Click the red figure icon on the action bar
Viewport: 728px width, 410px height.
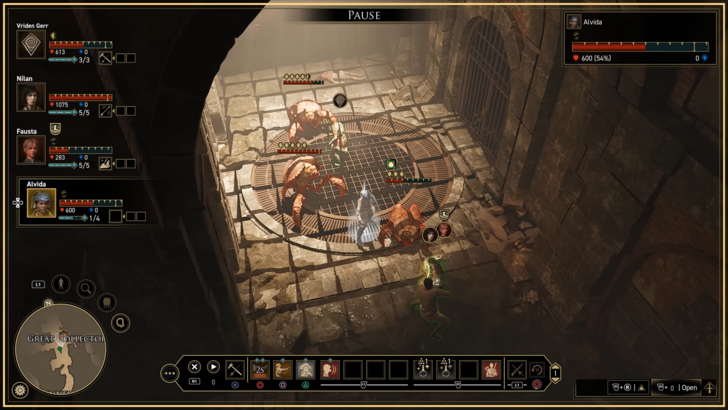coord(490,370)
